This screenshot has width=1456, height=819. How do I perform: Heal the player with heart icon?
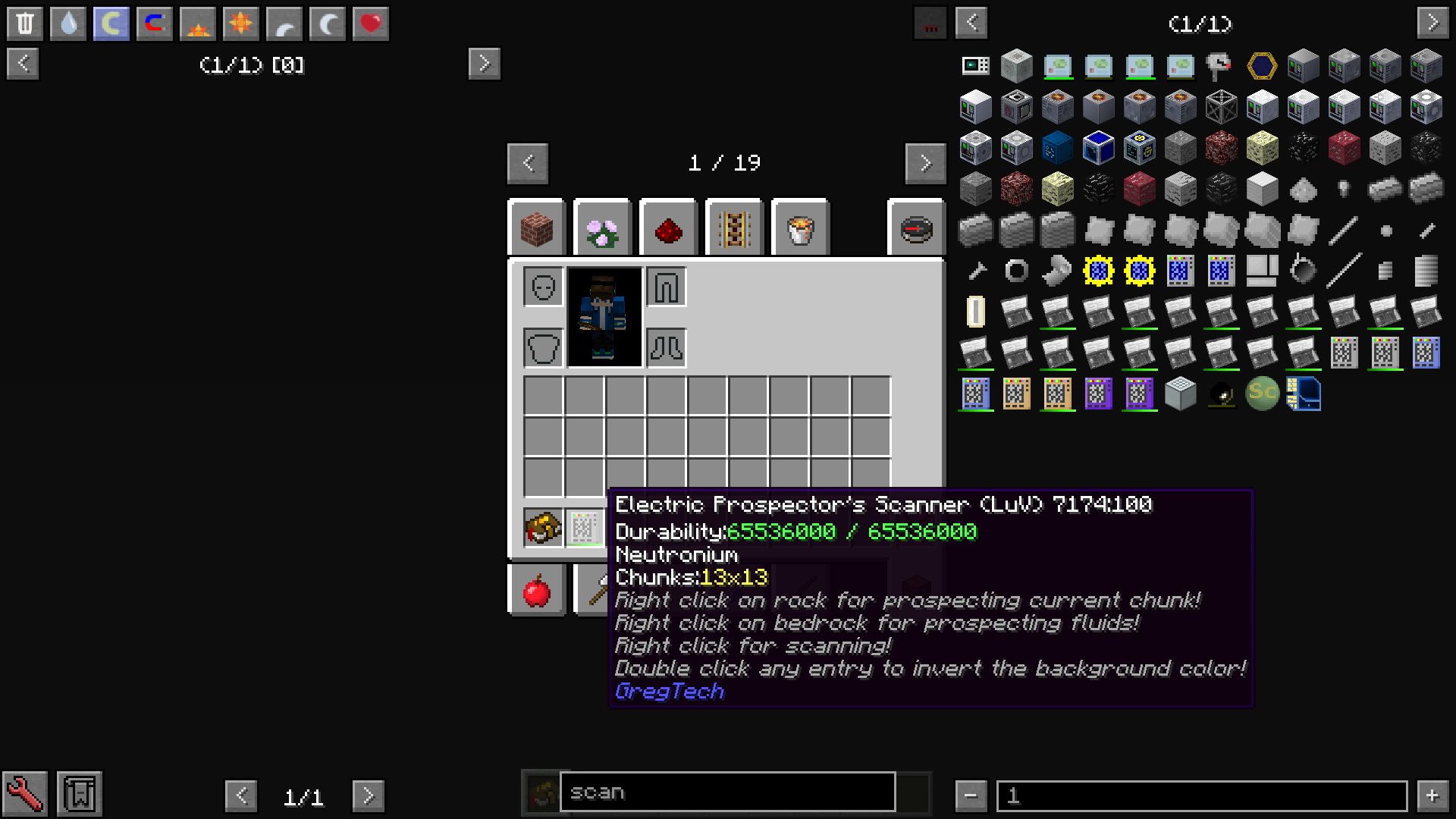[x=370, y=24]
